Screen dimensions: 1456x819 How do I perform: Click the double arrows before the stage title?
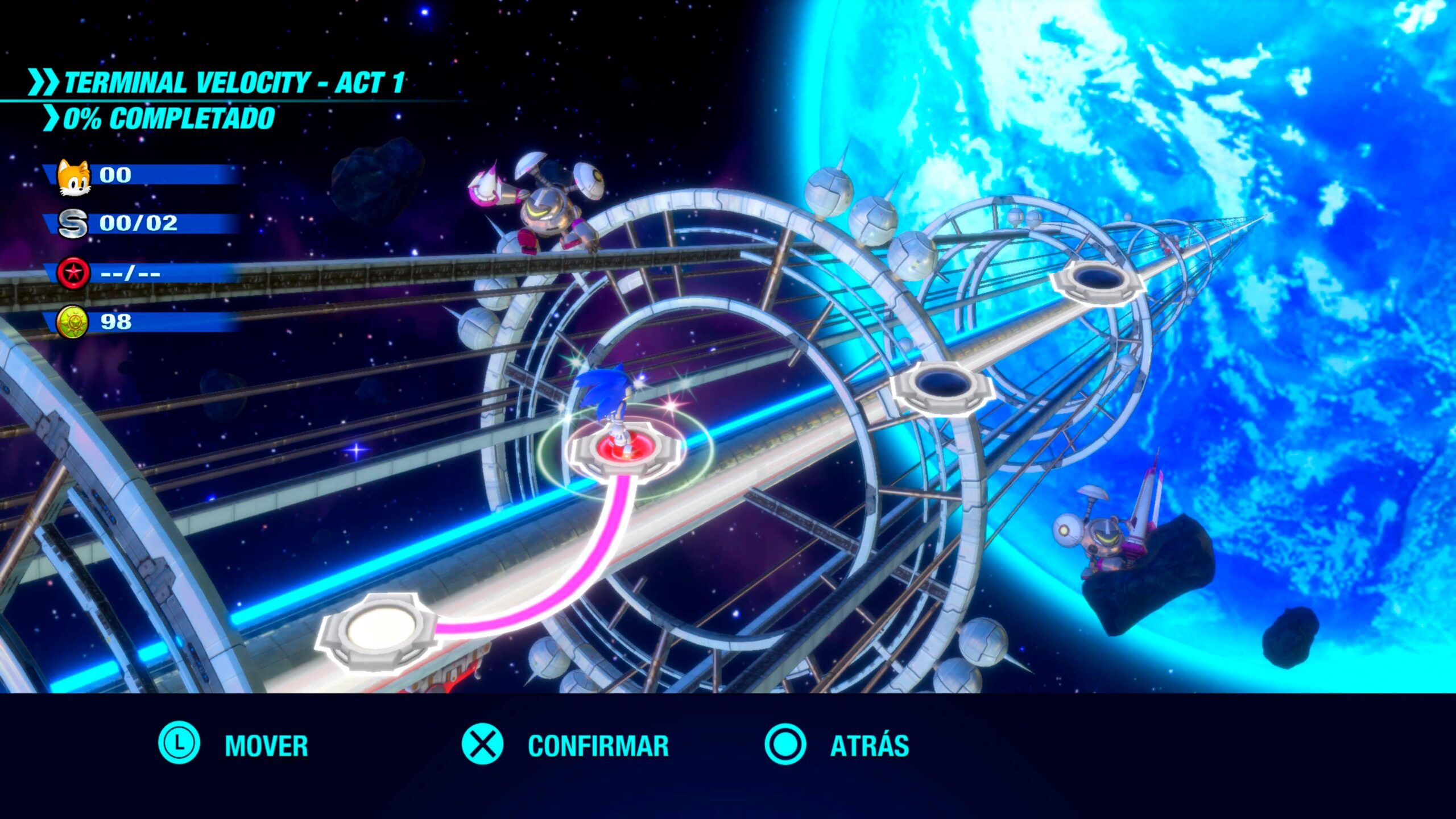43,82
